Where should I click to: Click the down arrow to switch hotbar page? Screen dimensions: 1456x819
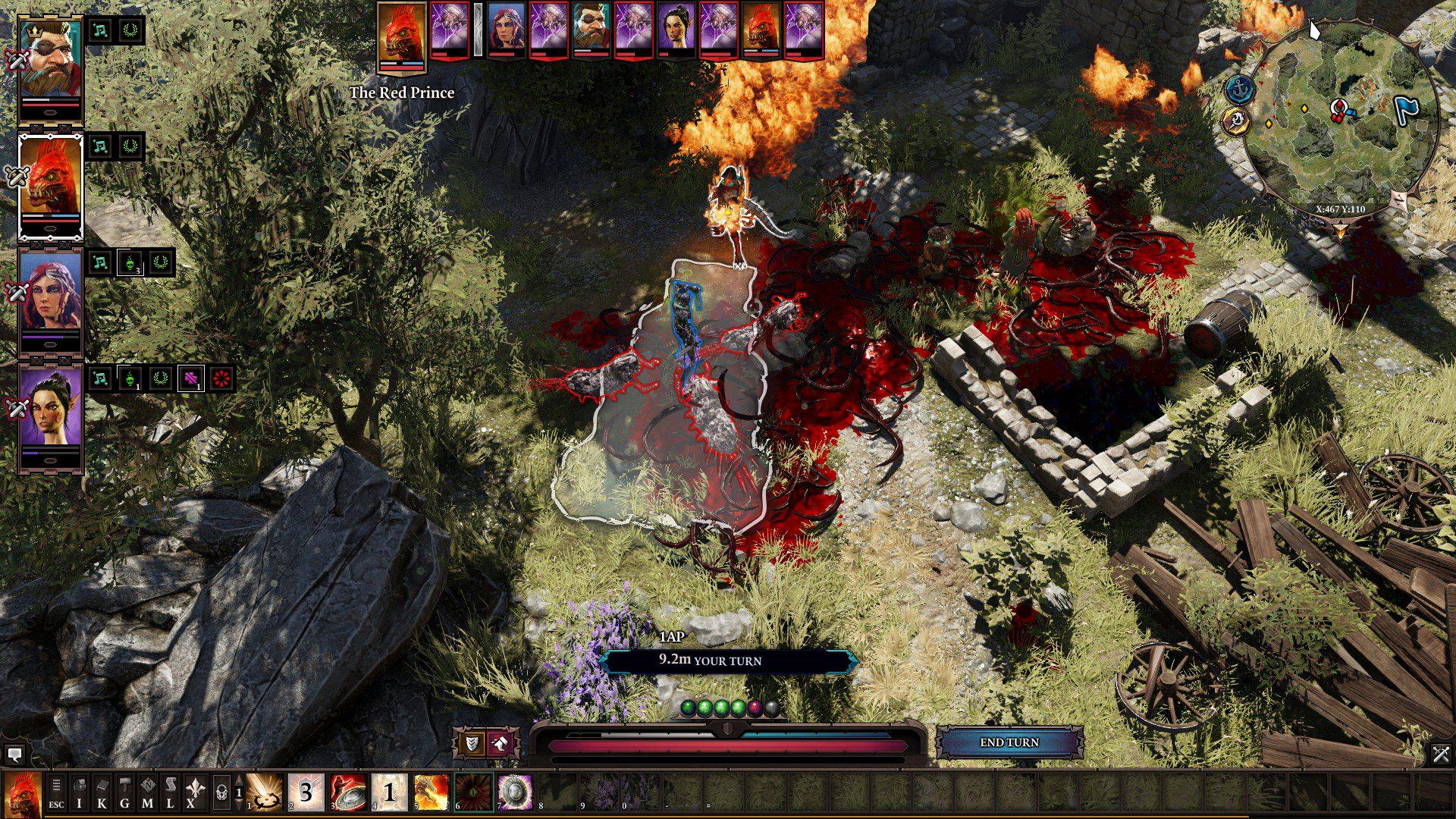tap(240, 803)
